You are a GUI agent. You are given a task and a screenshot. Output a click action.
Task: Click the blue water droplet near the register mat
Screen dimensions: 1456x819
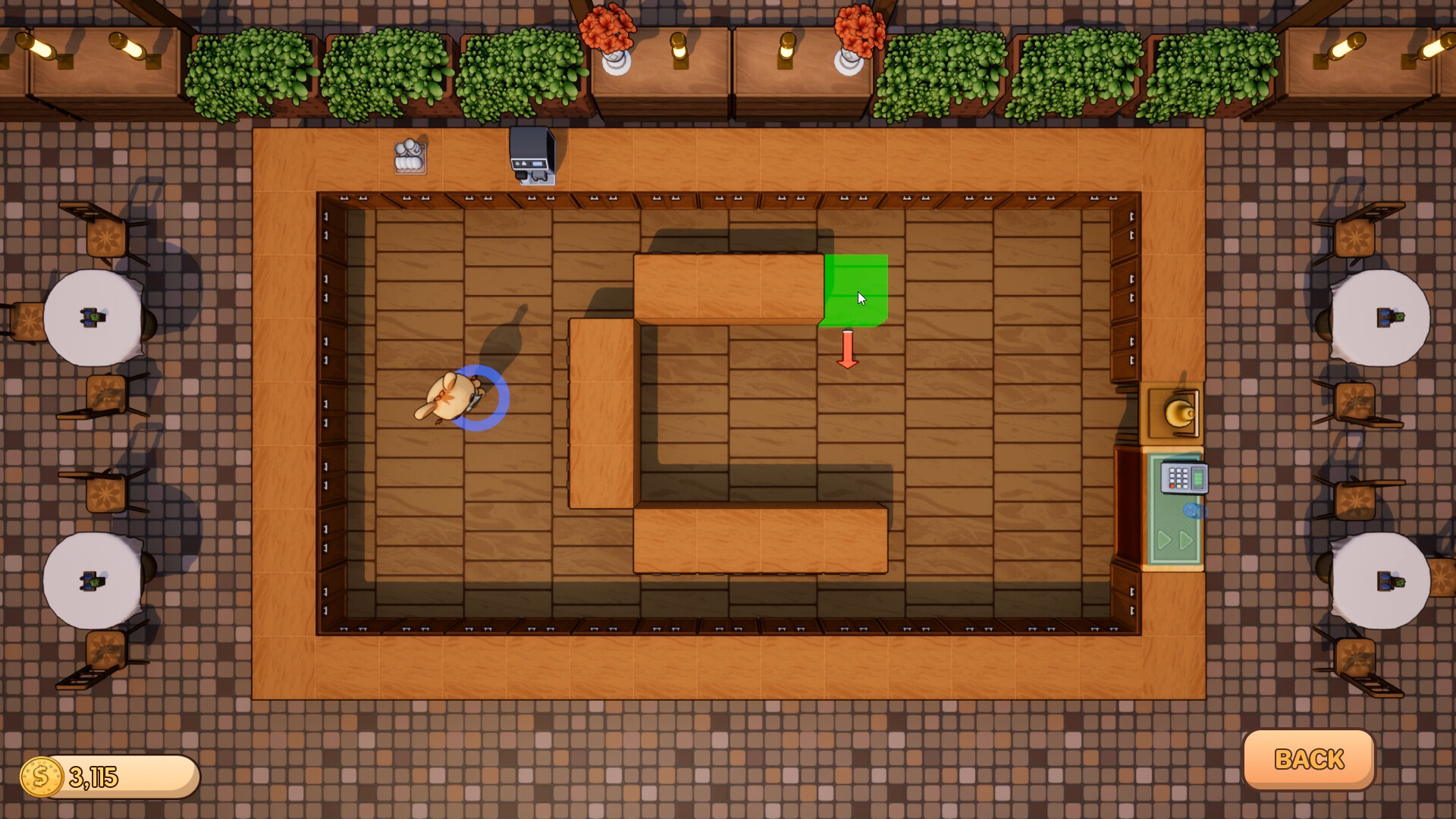click(1195, 510)
